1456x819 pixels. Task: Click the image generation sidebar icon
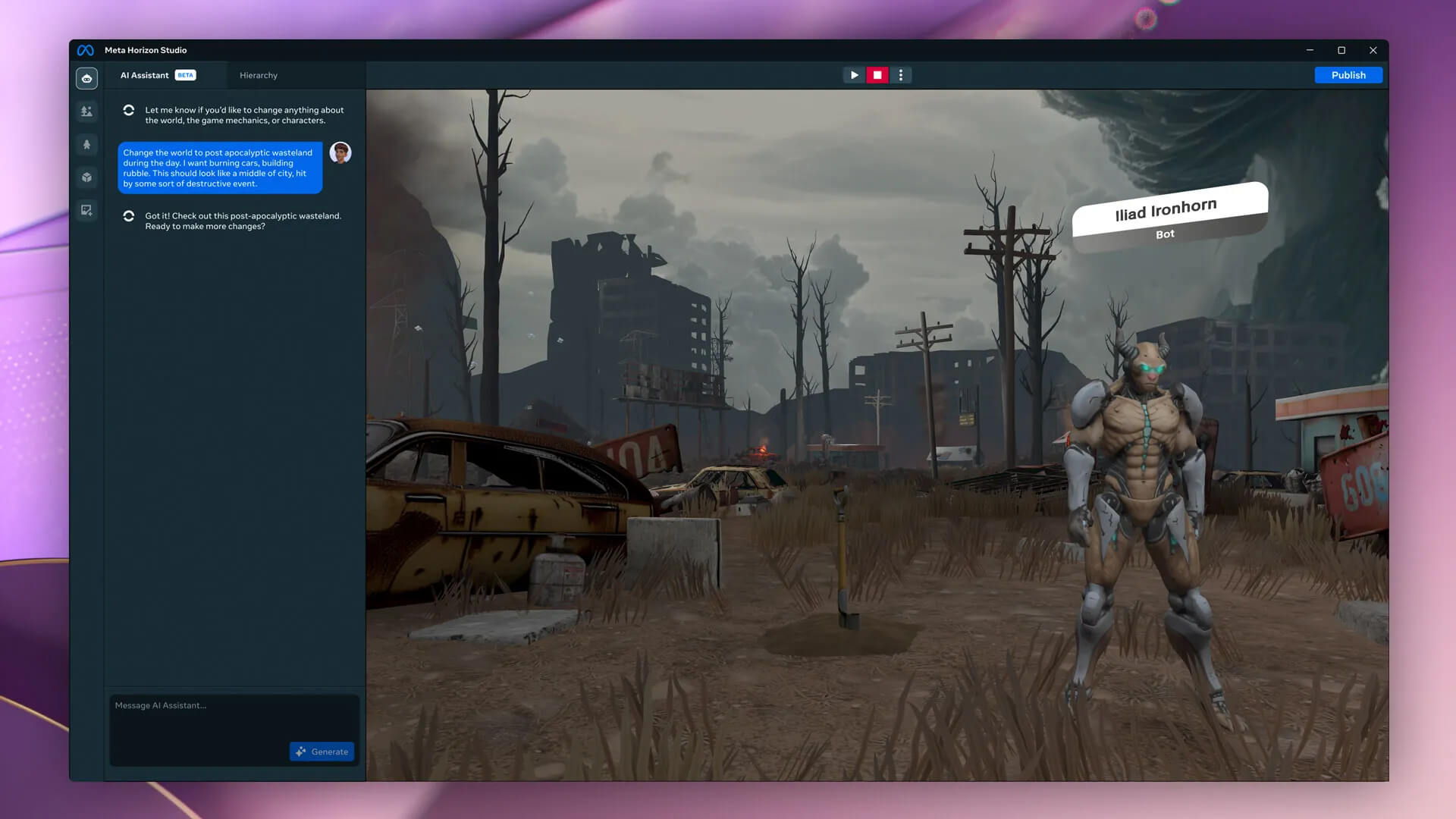click(87, 210)
